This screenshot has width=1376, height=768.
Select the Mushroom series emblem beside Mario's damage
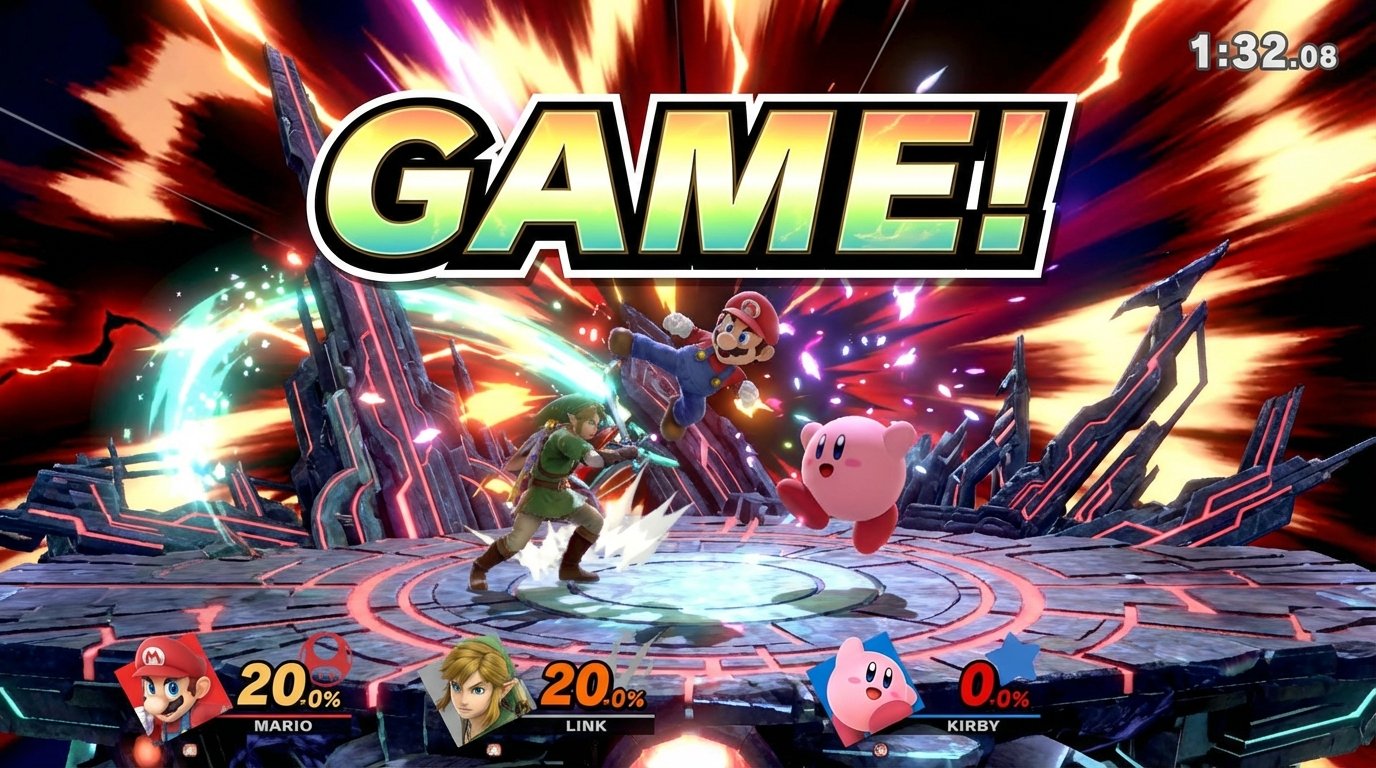325,658
